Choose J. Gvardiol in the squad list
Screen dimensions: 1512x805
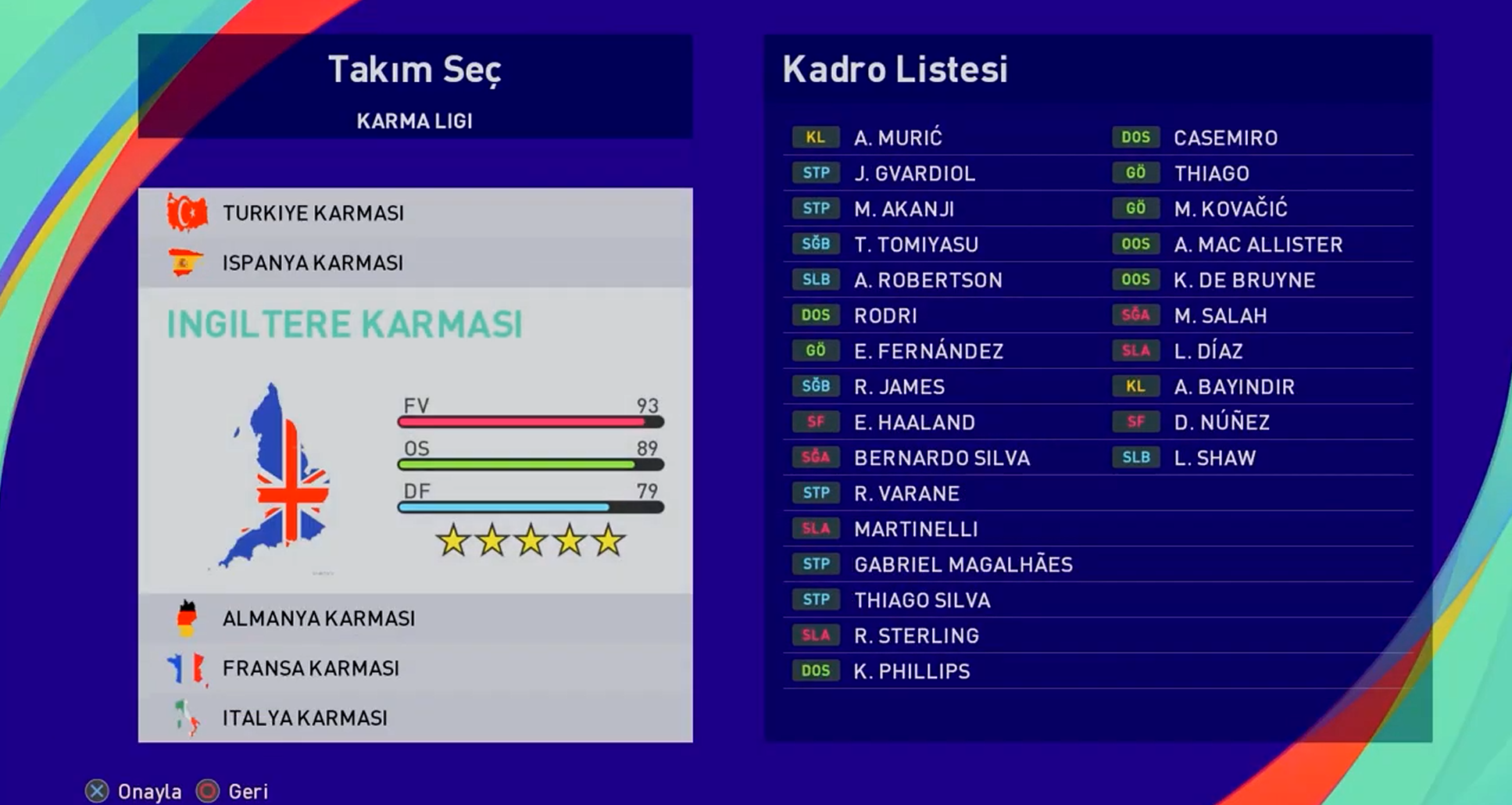click(x=914, y=174)
